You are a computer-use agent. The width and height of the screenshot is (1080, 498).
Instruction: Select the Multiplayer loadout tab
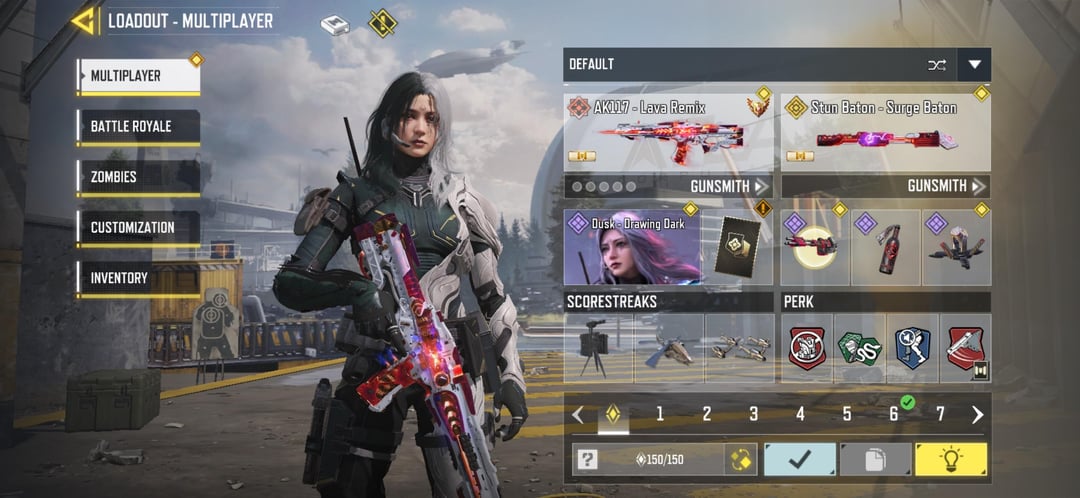138,76
